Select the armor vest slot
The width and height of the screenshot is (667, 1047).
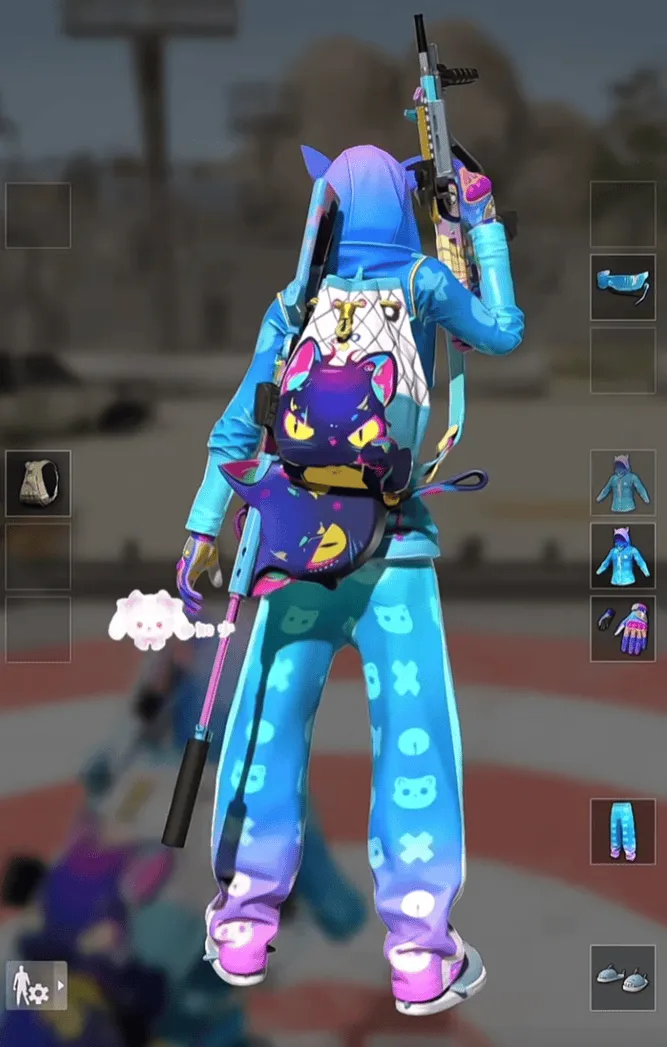38,483
